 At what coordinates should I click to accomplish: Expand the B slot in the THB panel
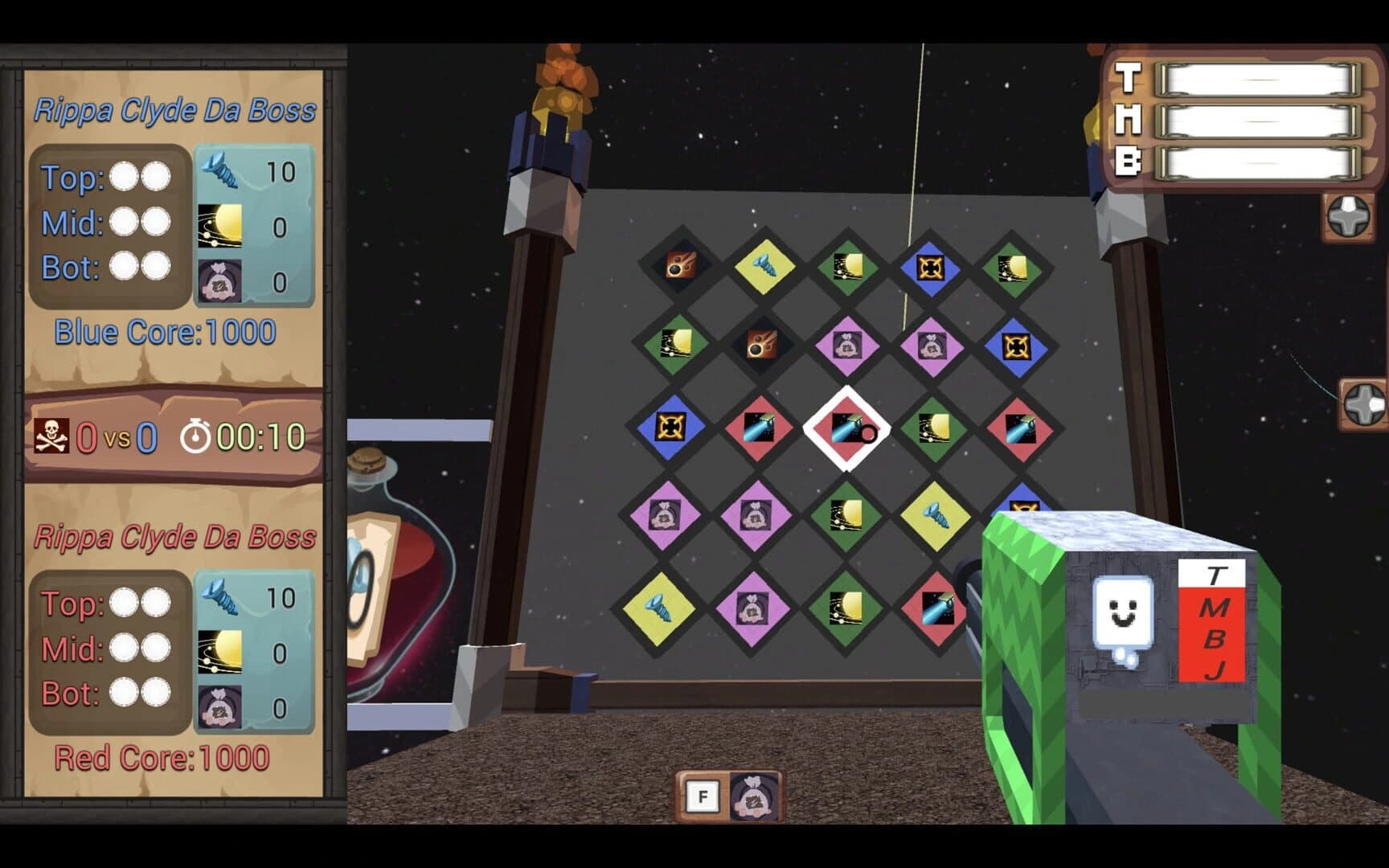pos(1258,163)
